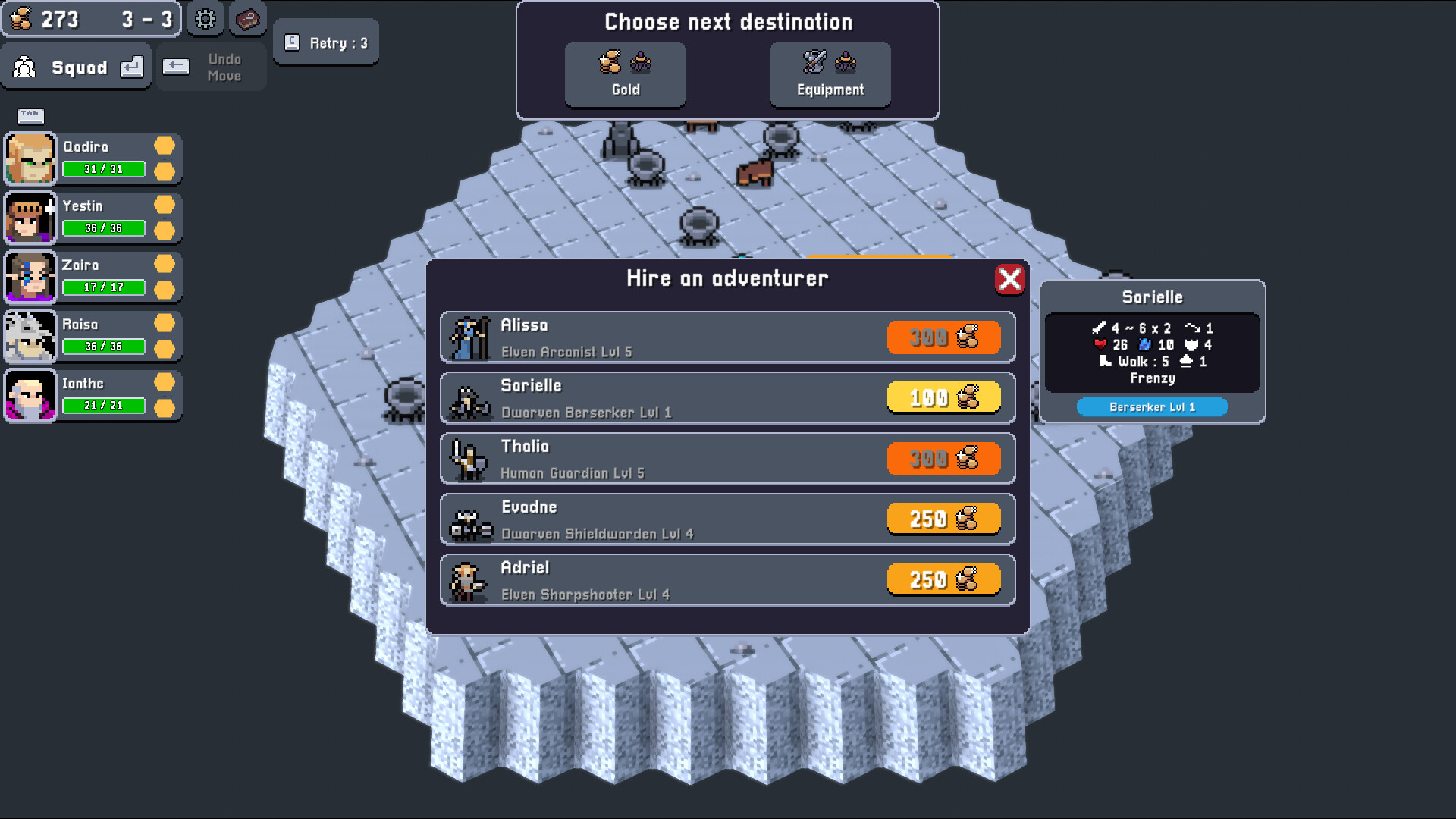Choose Equipment as the next destination
Image resolution: width=1456 pixels, height=819 pixels.
pyautogui.click(x=829, y=74)
